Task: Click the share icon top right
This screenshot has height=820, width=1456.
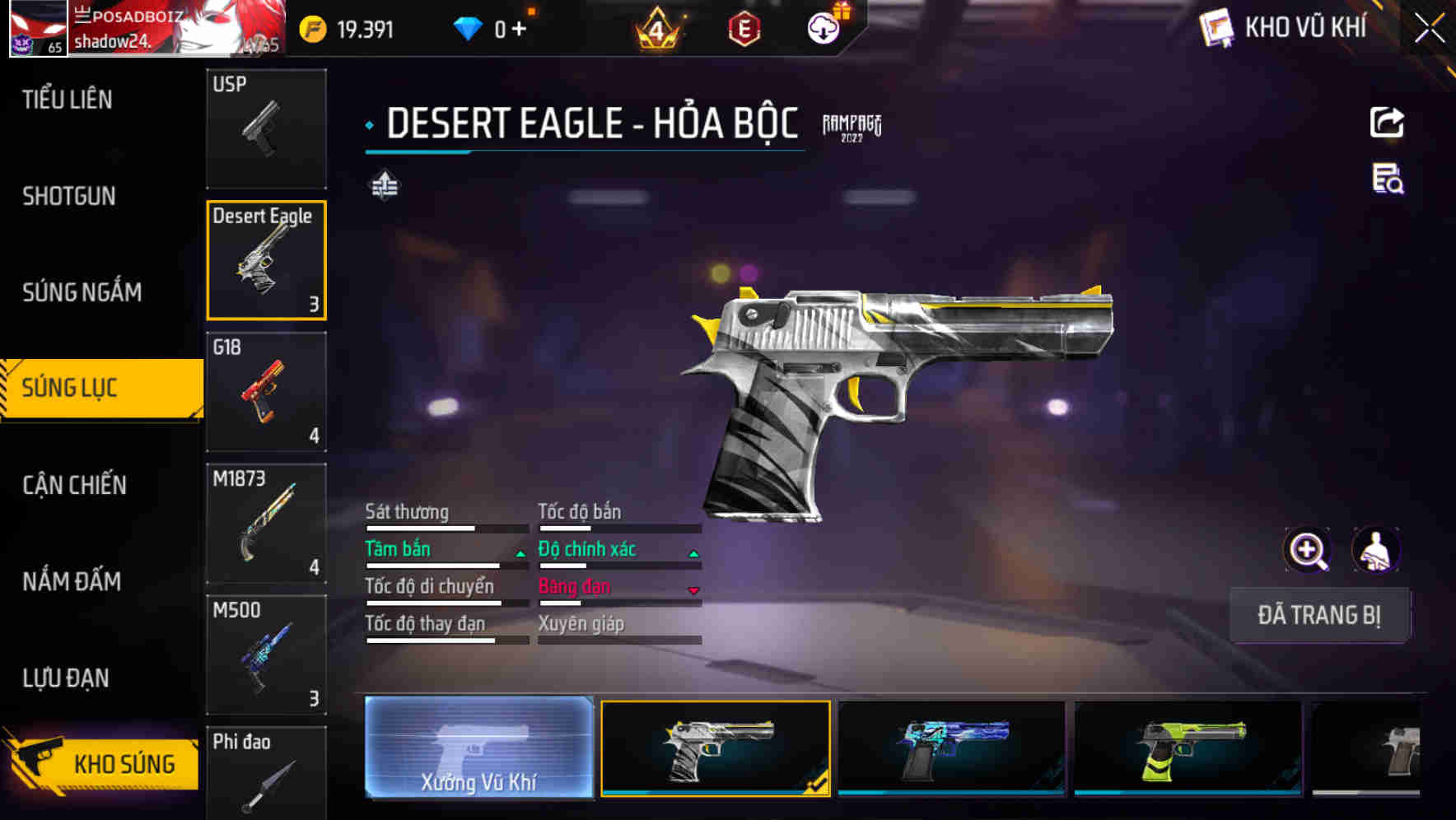Action: pyautogui.click(x=1388, y=122)
